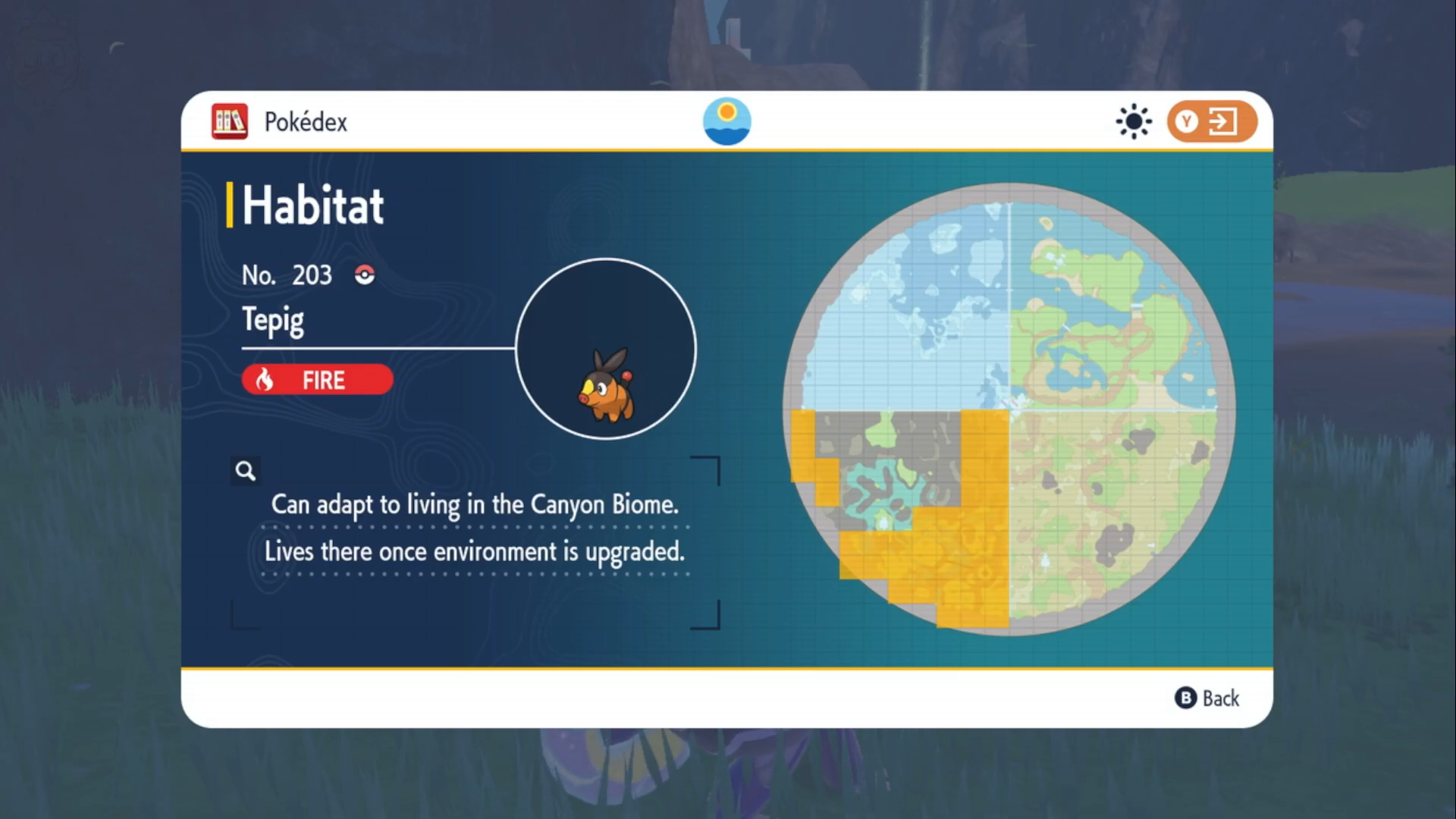Select the Back option at the bottom
Screen dimensions: 1456x819
(x=1207, y=698)
